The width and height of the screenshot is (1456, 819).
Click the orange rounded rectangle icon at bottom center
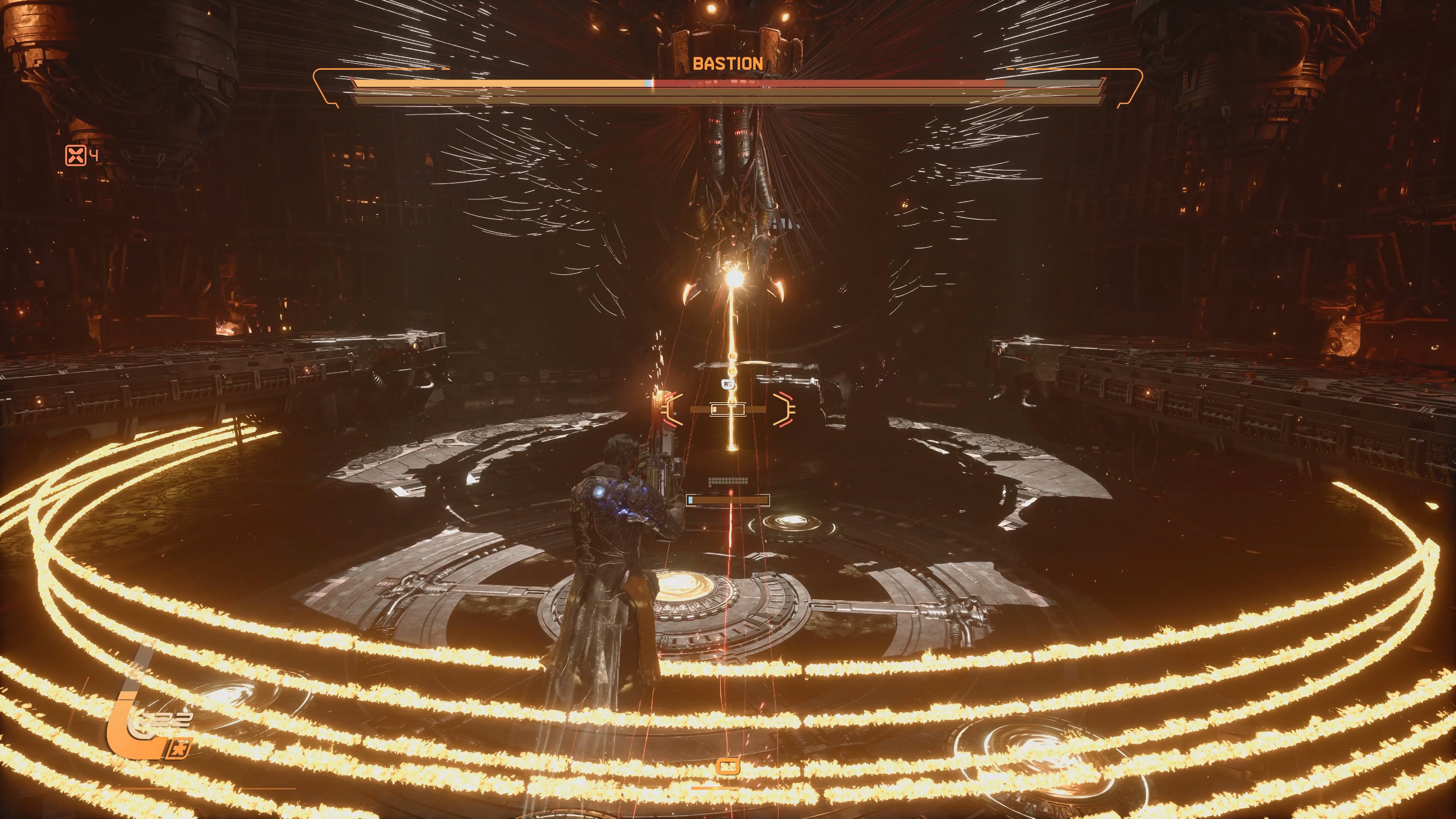pyautogui.click(x=728, y=766)
